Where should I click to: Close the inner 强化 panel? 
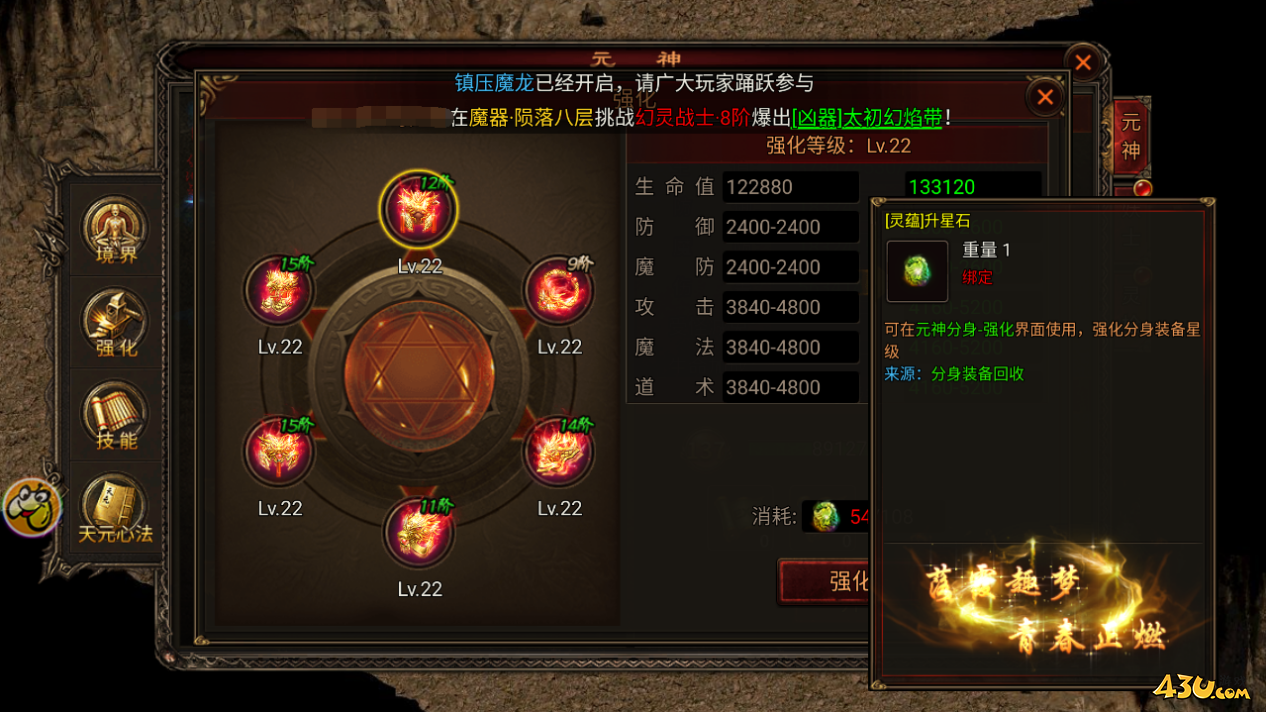click(1045, 97)
